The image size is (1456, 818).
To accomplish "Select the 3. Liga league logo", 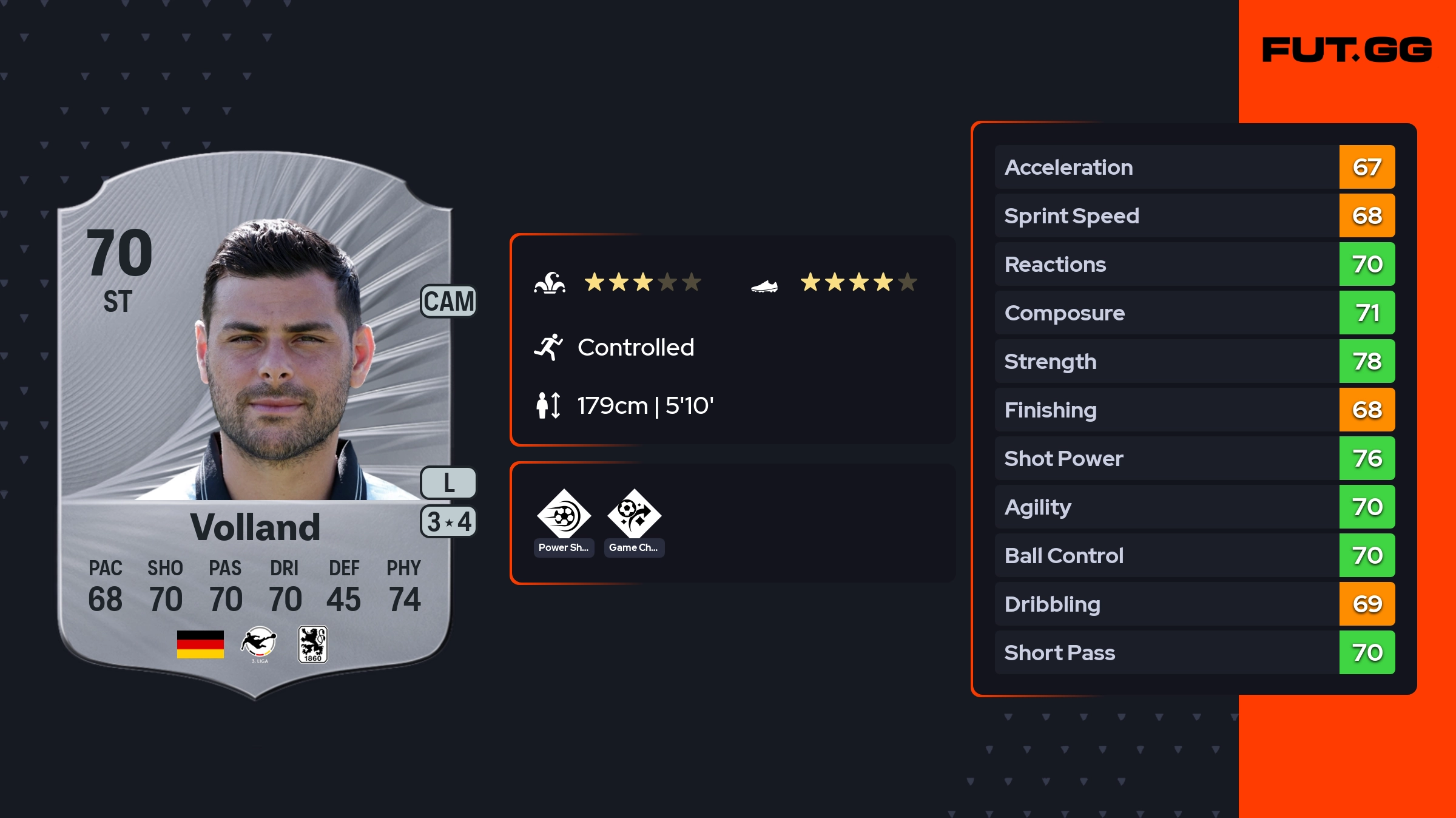I will (259, 644).
